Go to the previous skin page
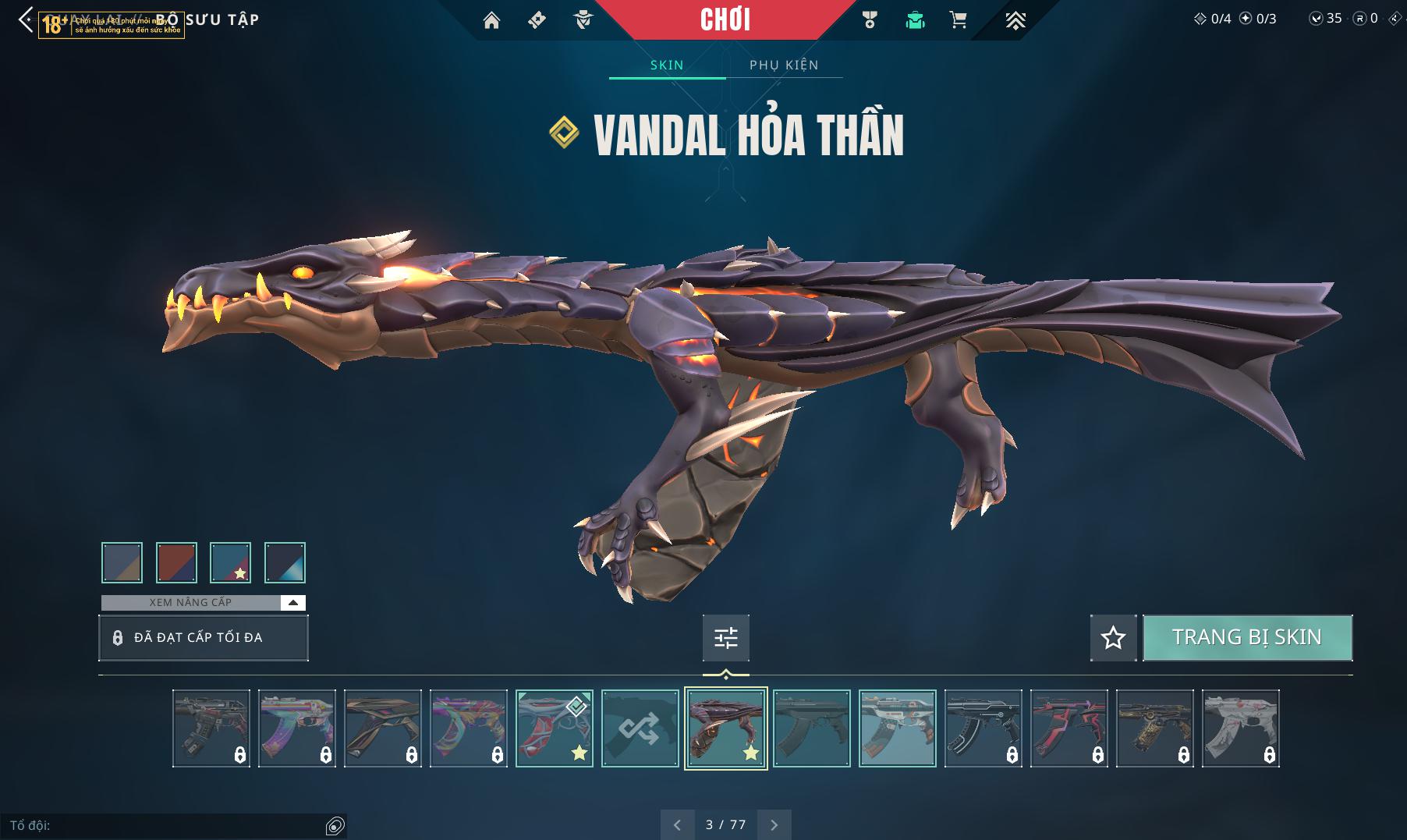 coord(677,824)
